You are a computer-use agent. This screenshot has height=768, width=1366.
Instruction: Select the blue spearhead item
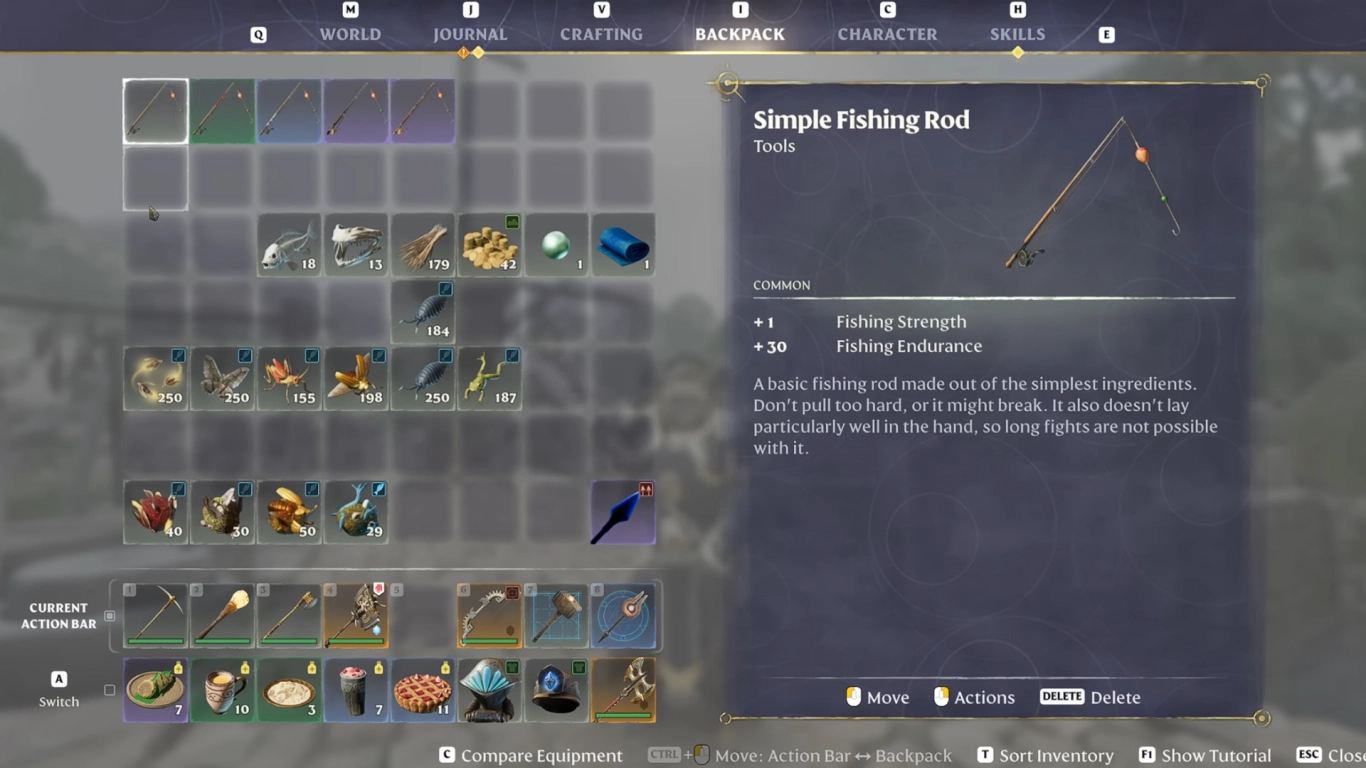click(x=623, y=511)
